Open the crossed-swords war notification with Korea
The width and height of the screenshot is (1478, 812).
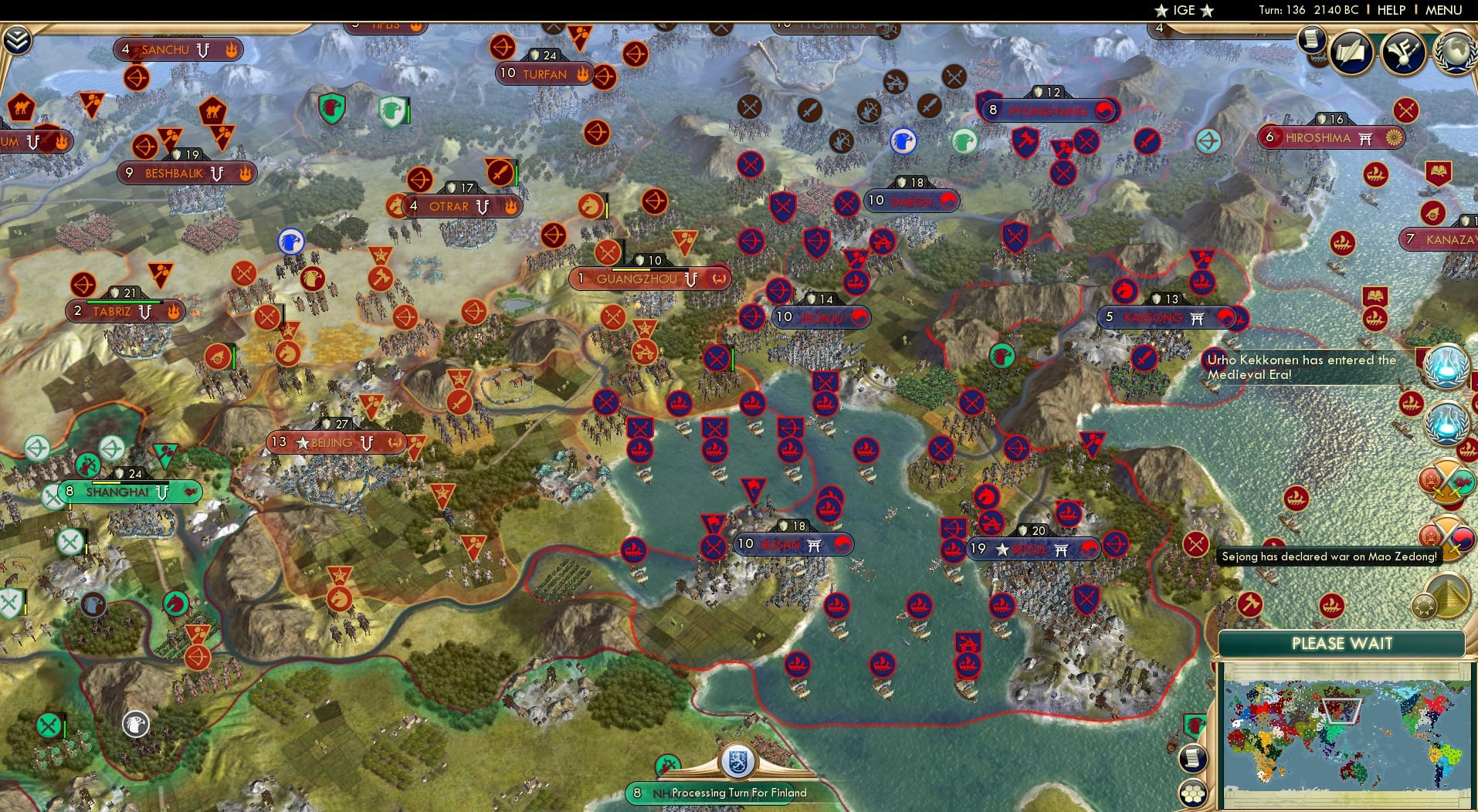coord(1447,537)
